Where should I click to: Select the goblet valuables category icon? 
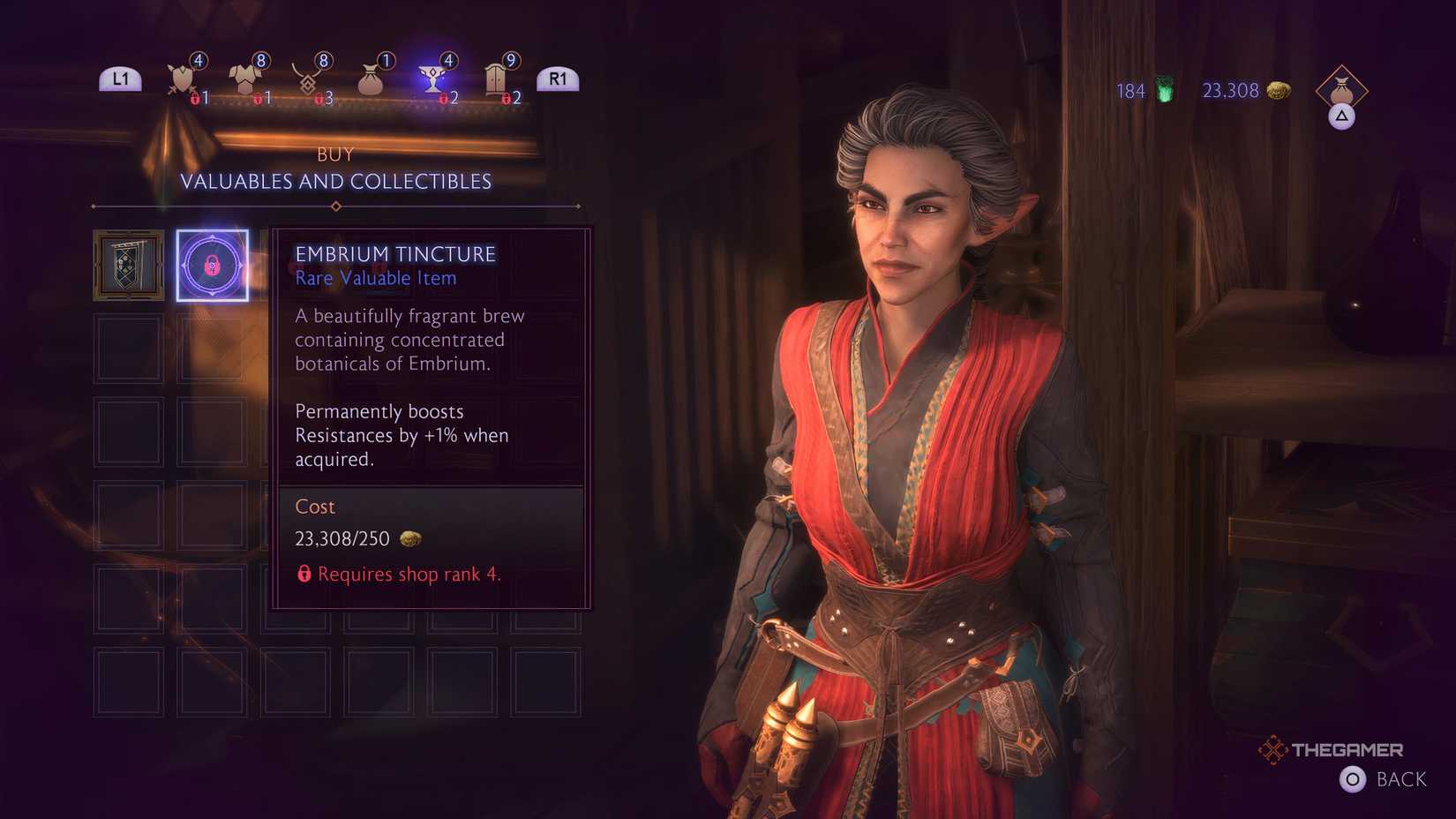pos(432,78)
